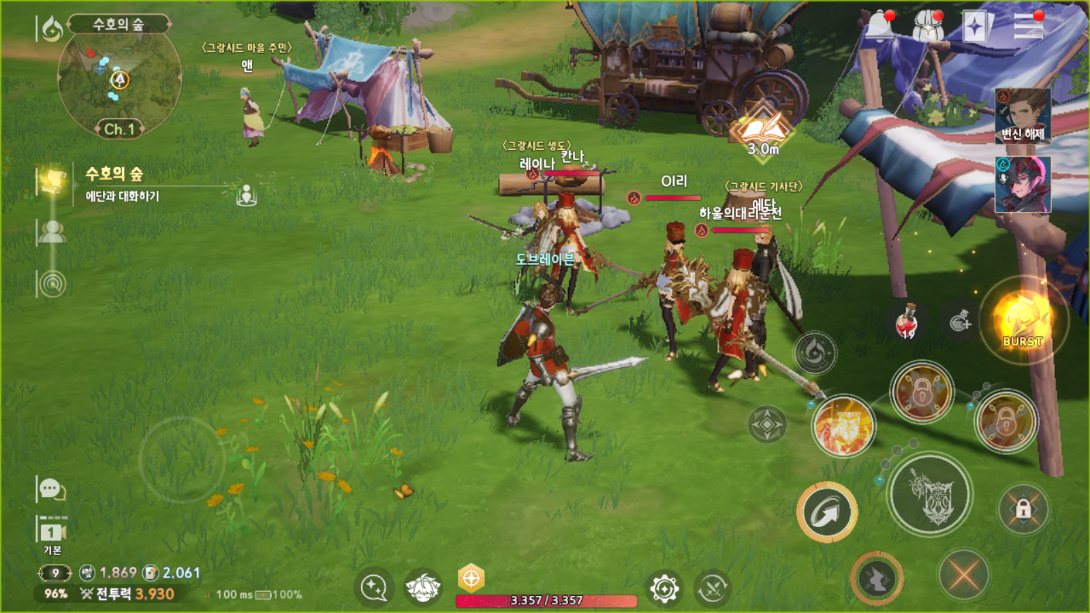Open the gear settings icon

click(x=664, y=587)
